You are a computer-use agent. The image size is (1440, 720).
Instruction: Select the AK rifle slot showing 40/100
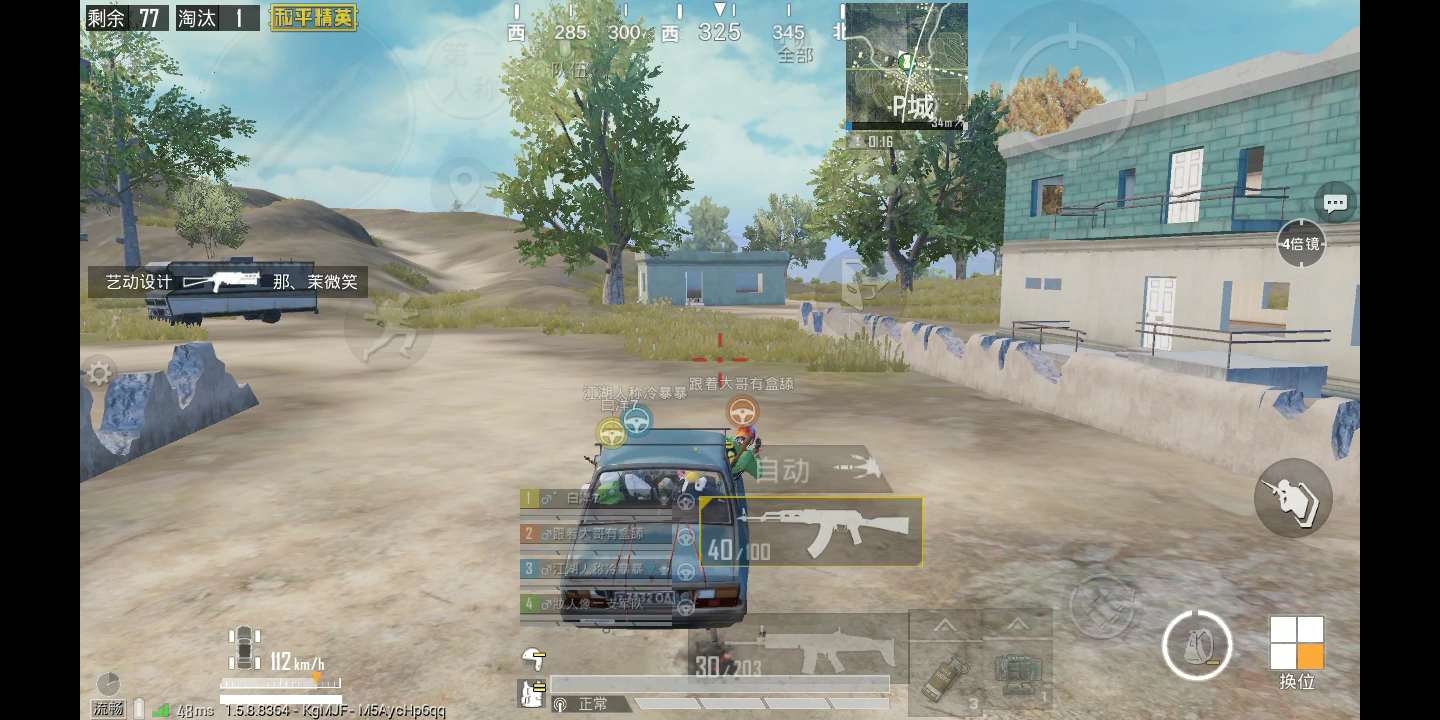pos(811,531)
